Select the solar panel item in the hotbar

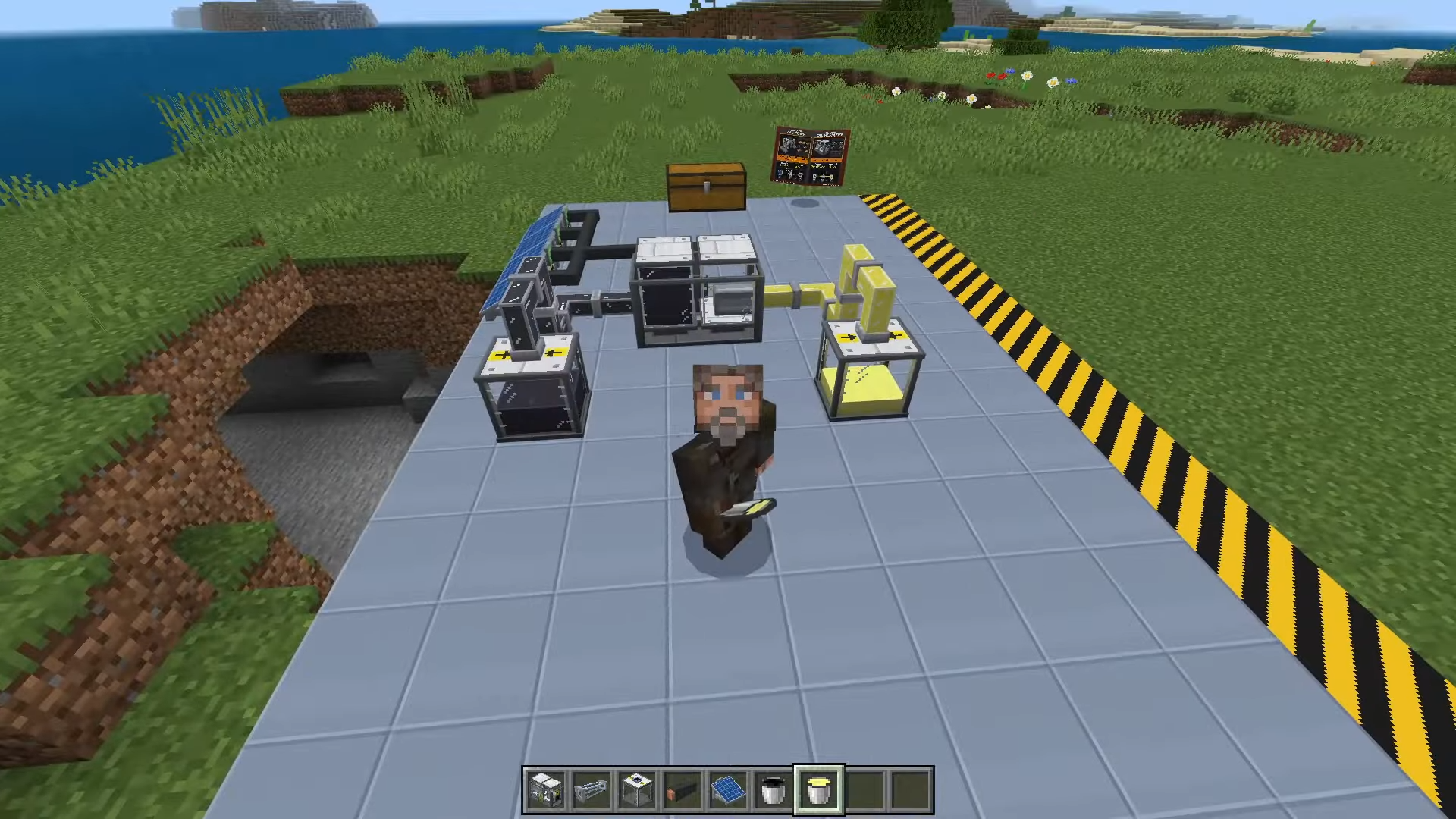point(728,790)
